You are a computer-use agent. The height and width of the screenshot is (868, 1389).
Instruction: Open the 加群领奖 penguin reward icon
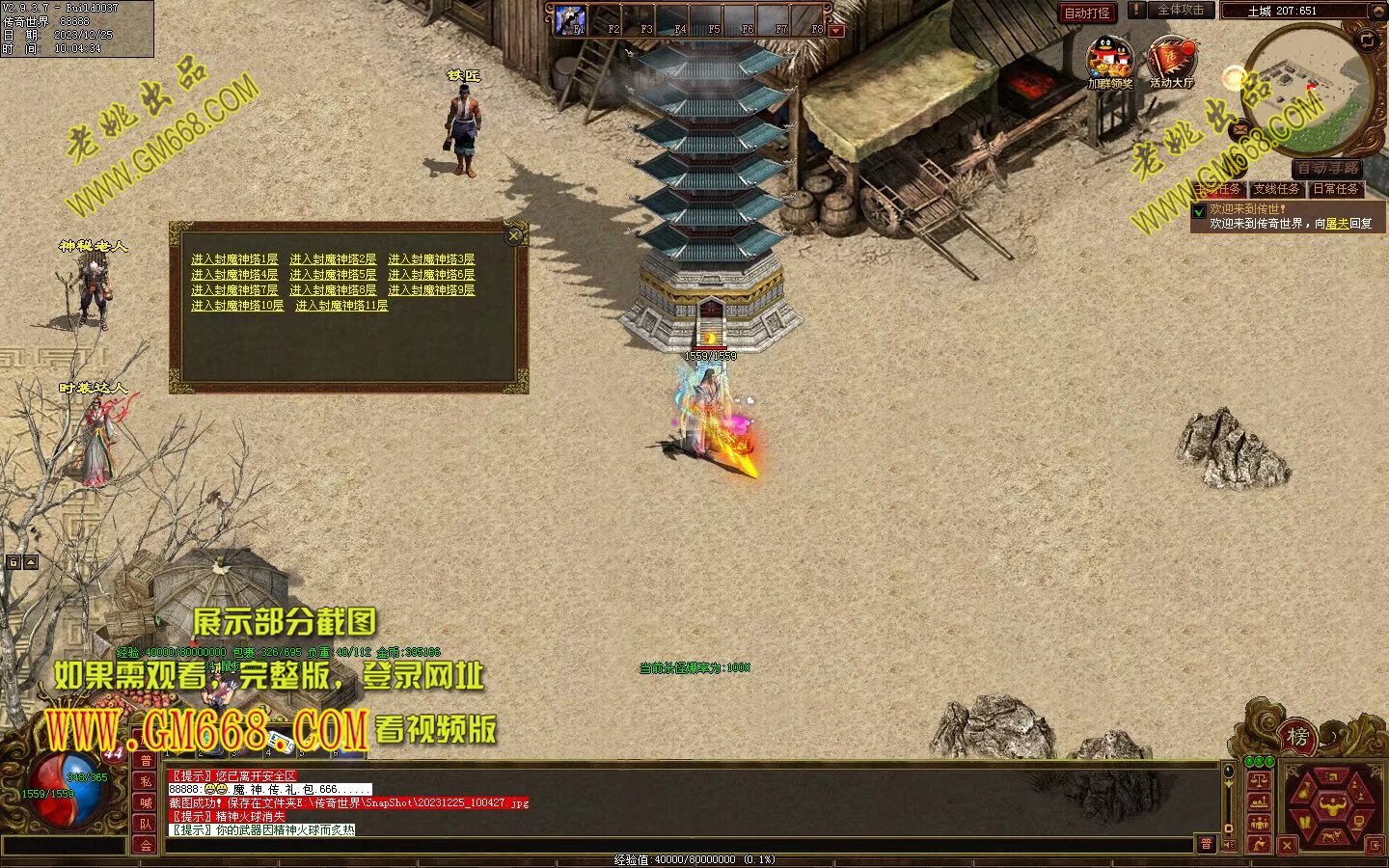(x=1109, y=61)
